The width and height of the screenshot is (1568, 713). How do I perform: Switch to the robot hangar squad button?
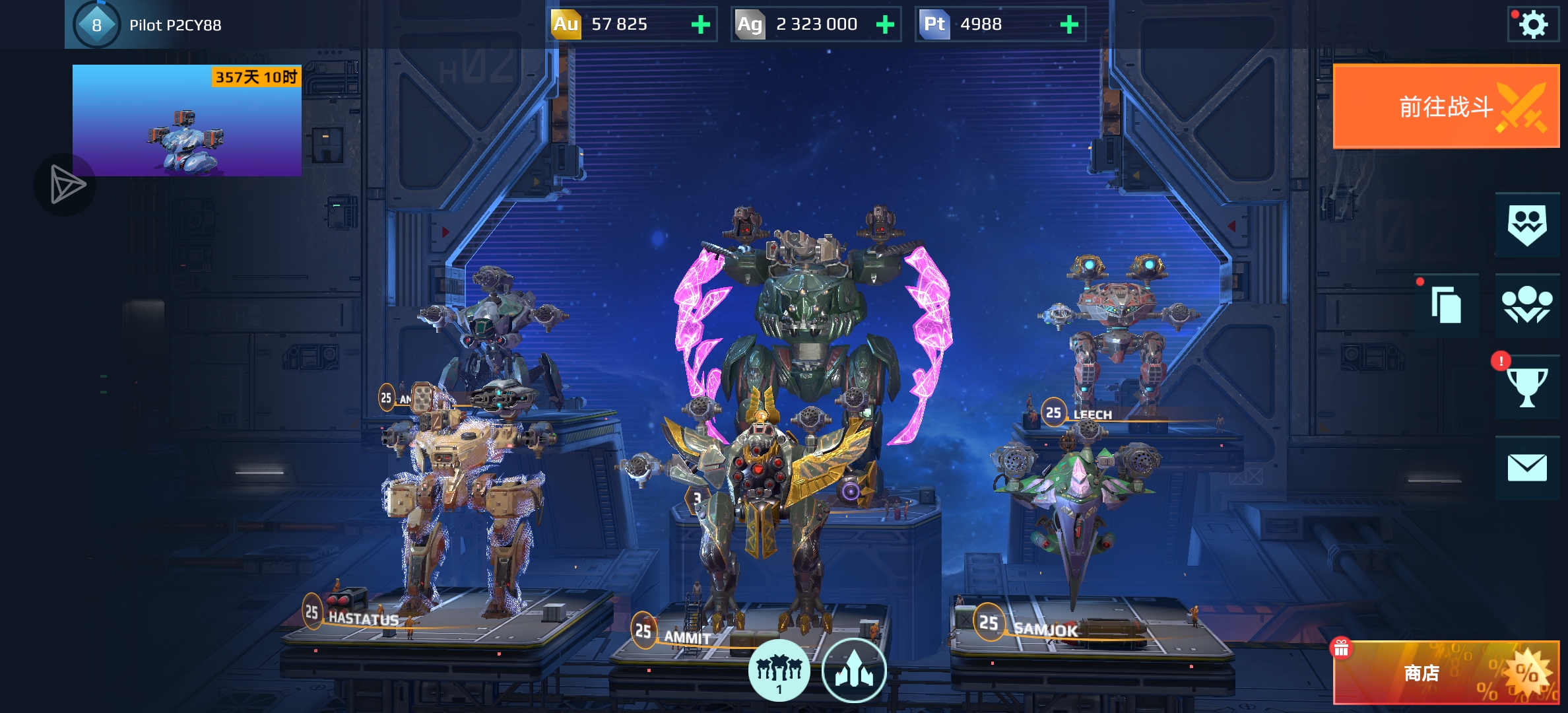[x=779, y=670]
